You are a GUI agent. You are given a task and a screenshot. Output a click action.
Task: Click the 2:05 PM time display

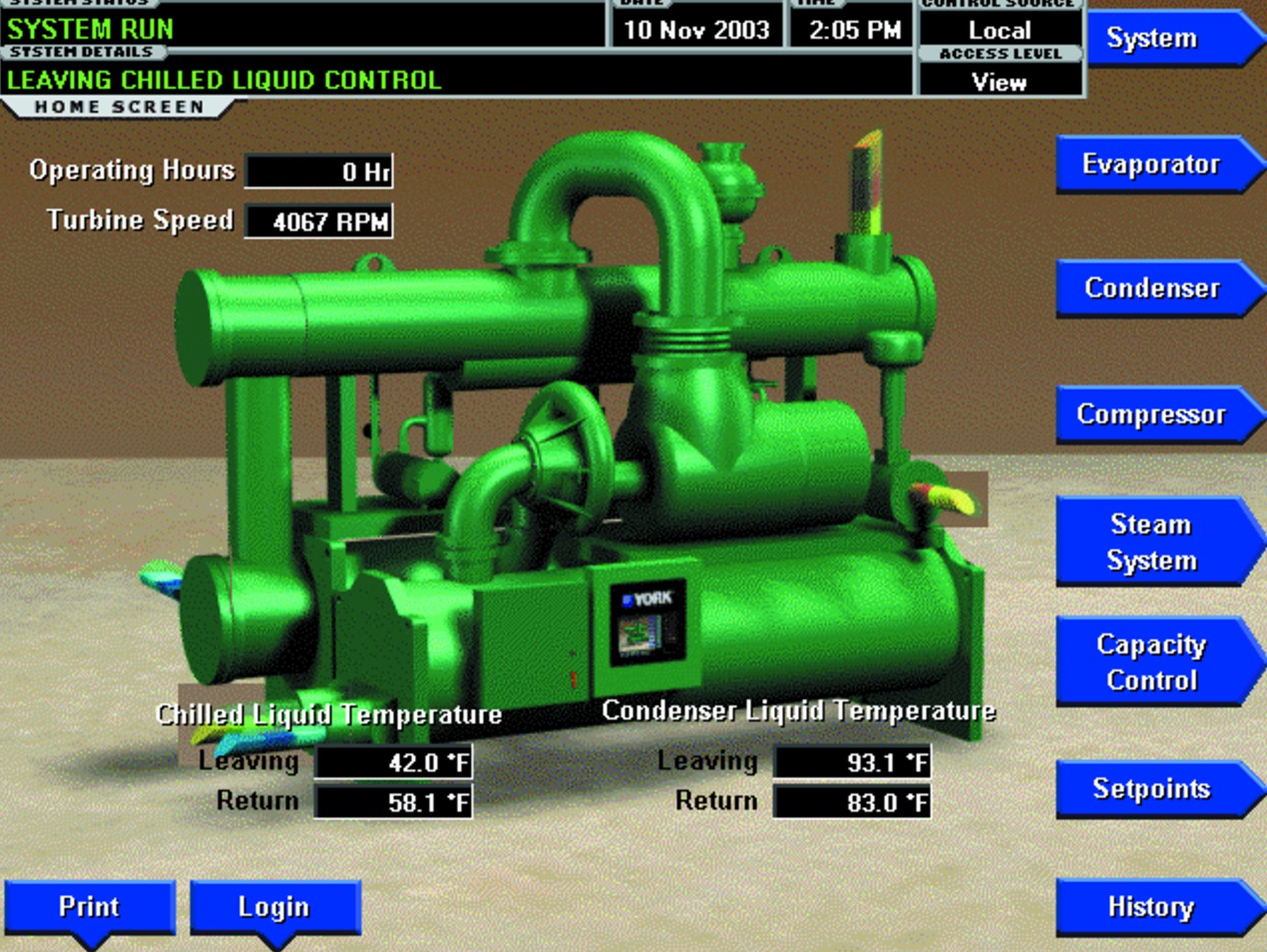tap(847, 28)
